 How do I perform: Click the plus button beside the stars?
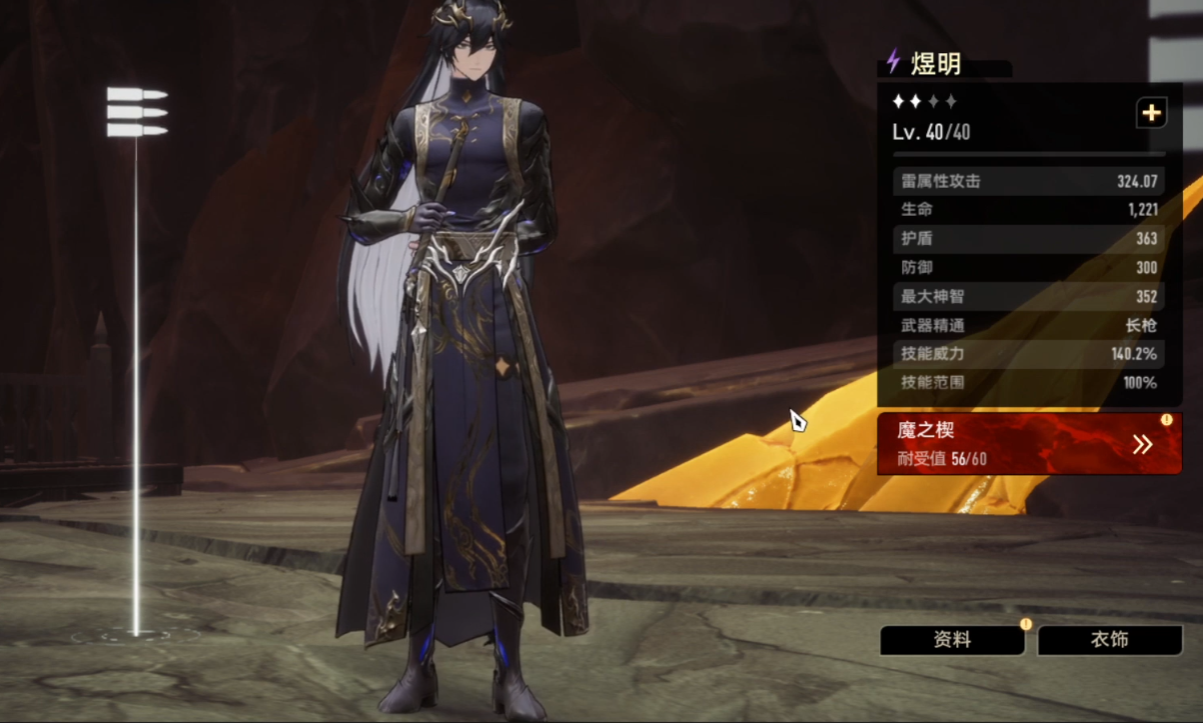1151,113
